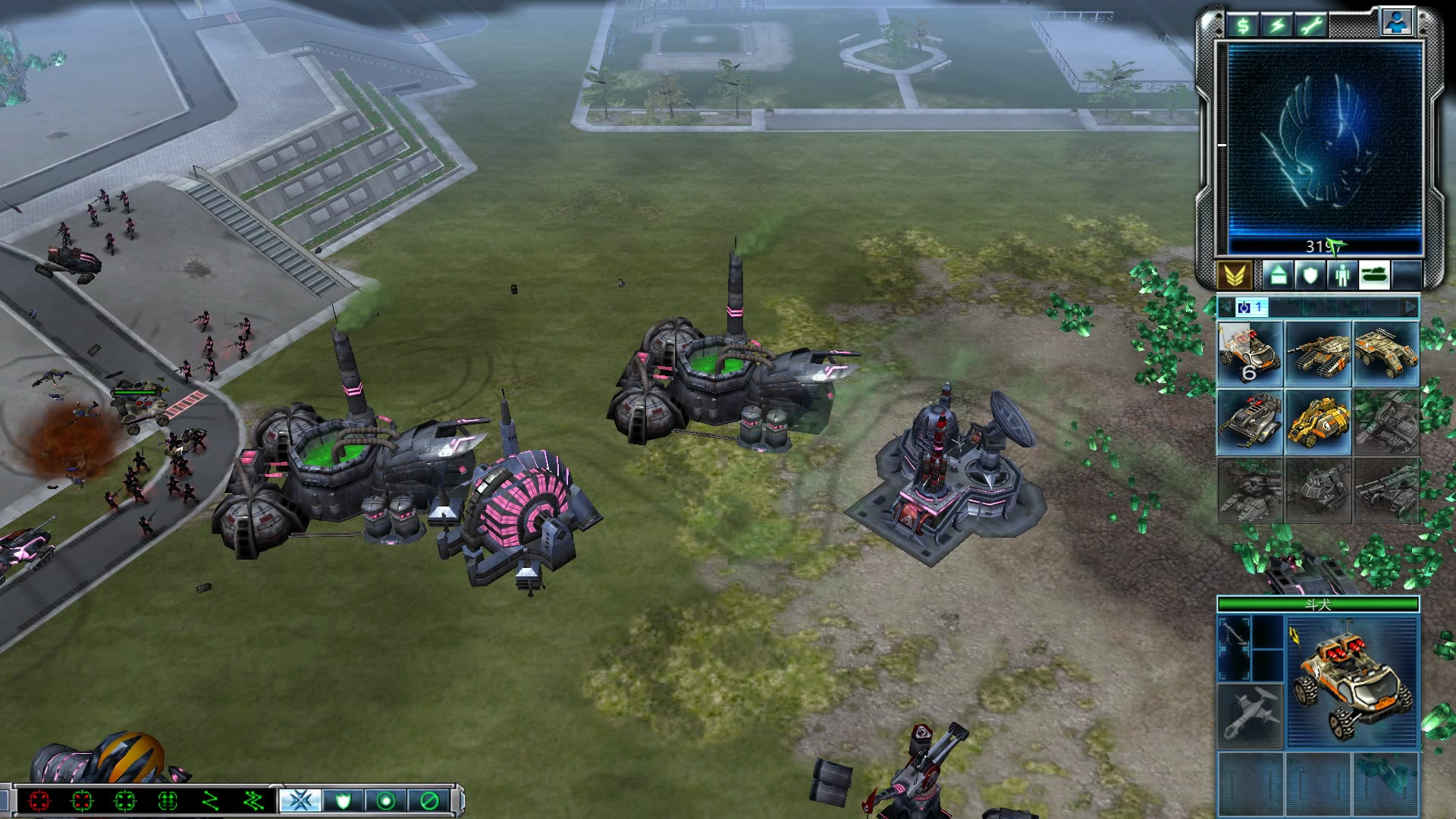Set the green shield guard stance
The width and height of the screenshot is (1456, 819).
point(344,801)
